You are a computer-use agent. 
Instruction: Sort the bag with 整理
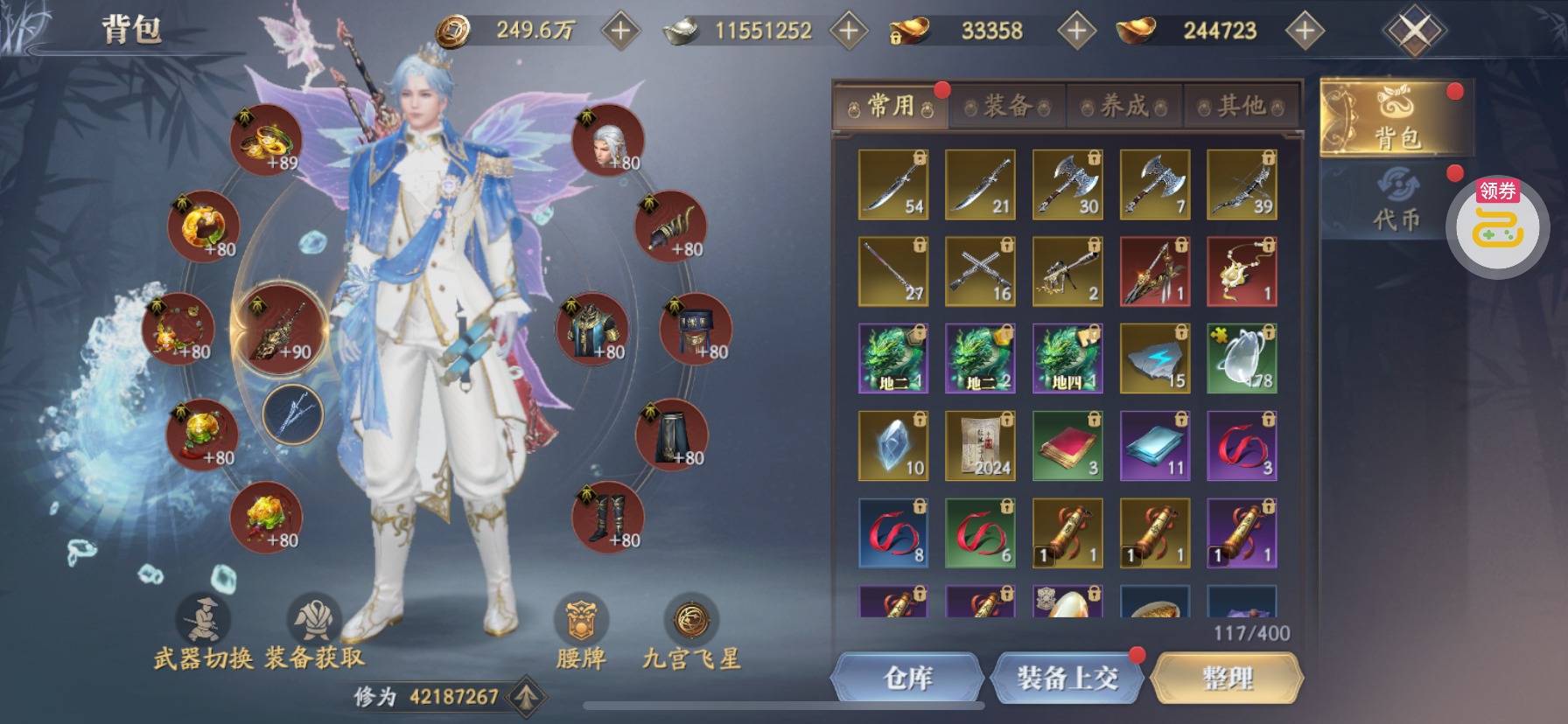coord(1227,678)
